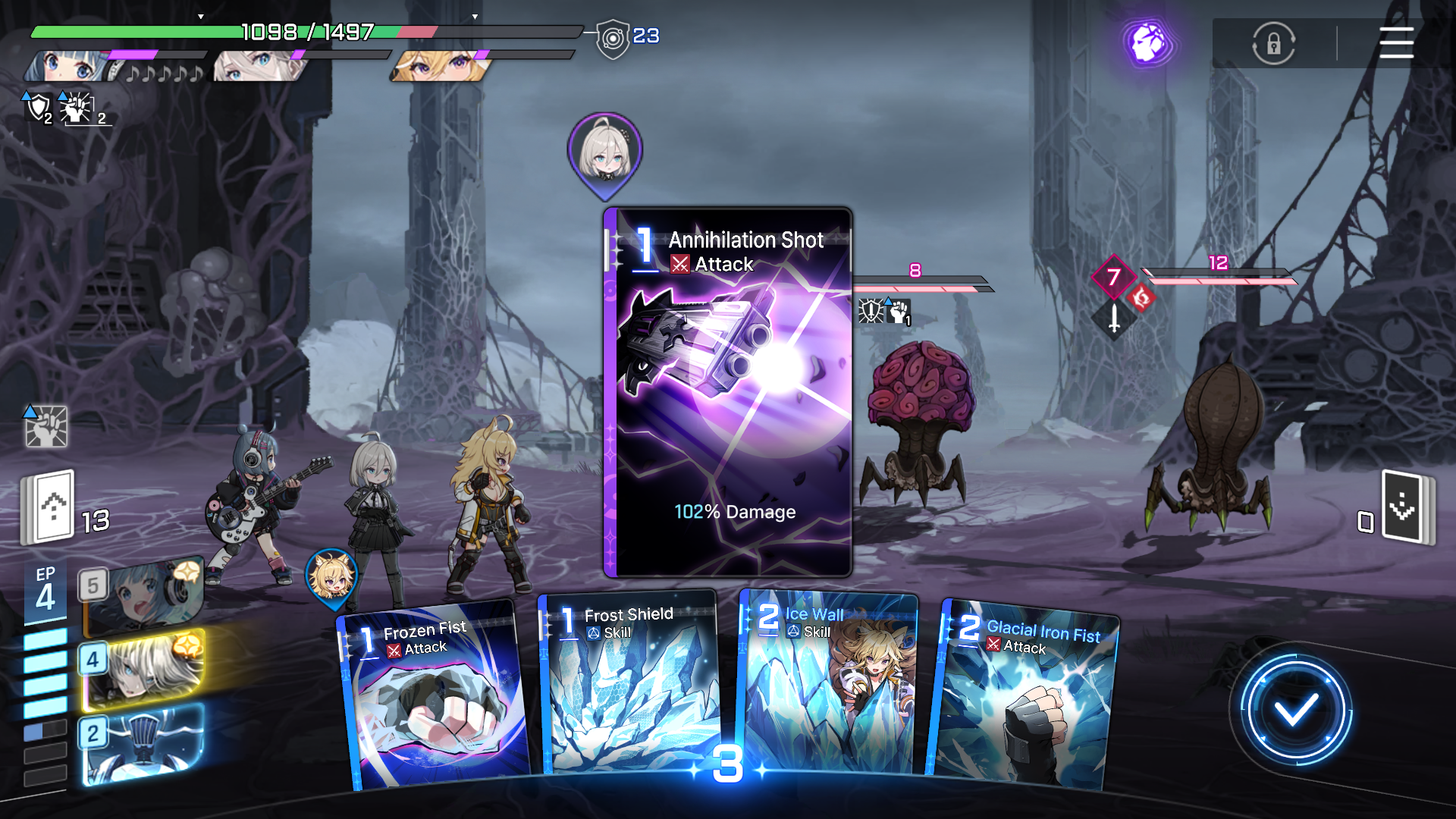
Task: Inspect the shield buff status icon
Action: click(x=38, y=108)
